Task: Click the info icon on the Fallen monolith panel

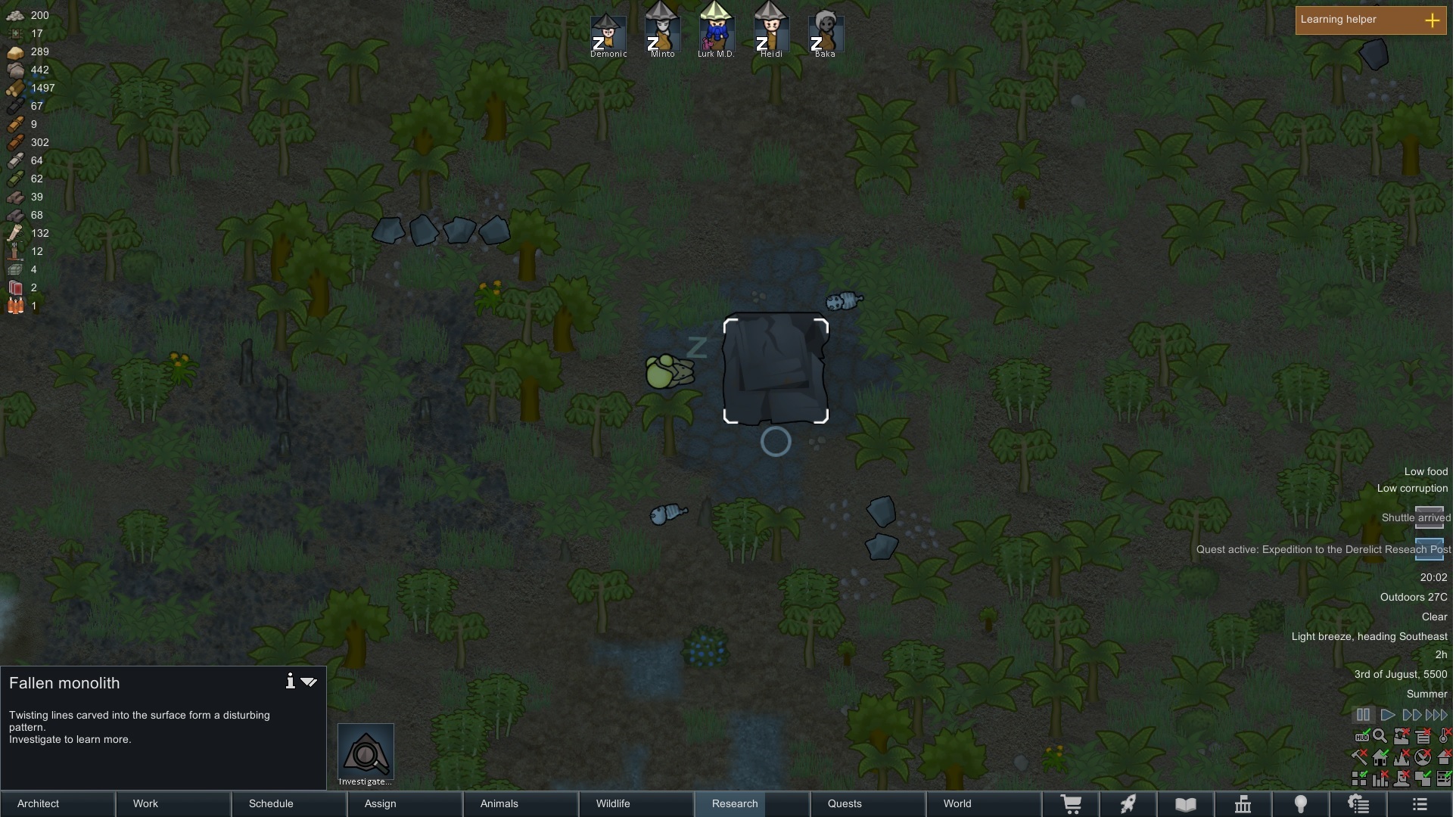Action: pos(290,682)
